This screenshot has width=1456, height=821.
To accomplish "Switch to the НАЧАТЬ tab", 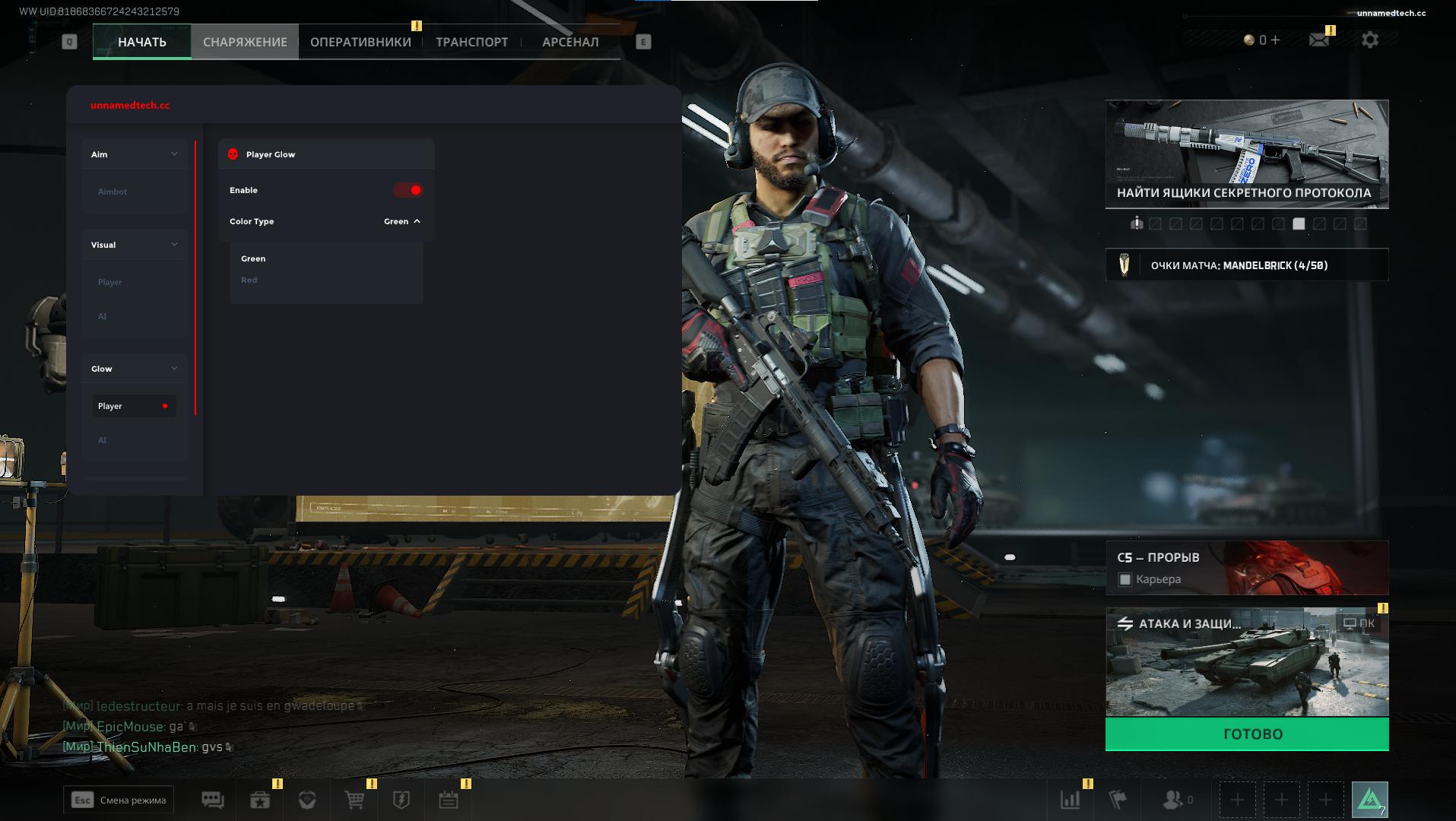I will tap(142, 42).
